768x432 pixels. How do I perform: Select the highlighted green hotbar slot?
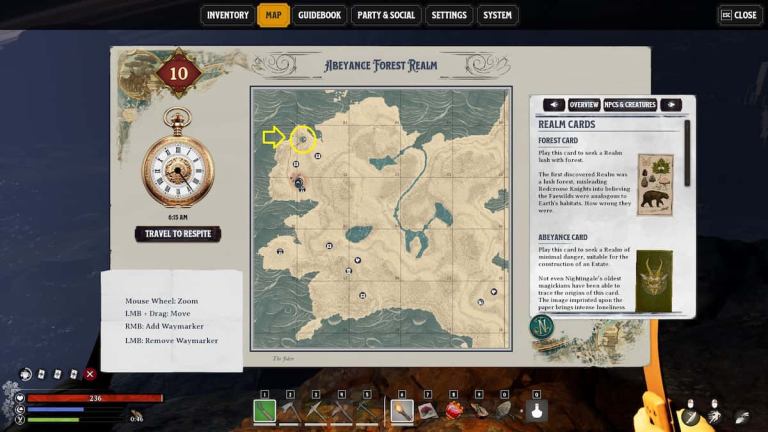pos(264,410)
